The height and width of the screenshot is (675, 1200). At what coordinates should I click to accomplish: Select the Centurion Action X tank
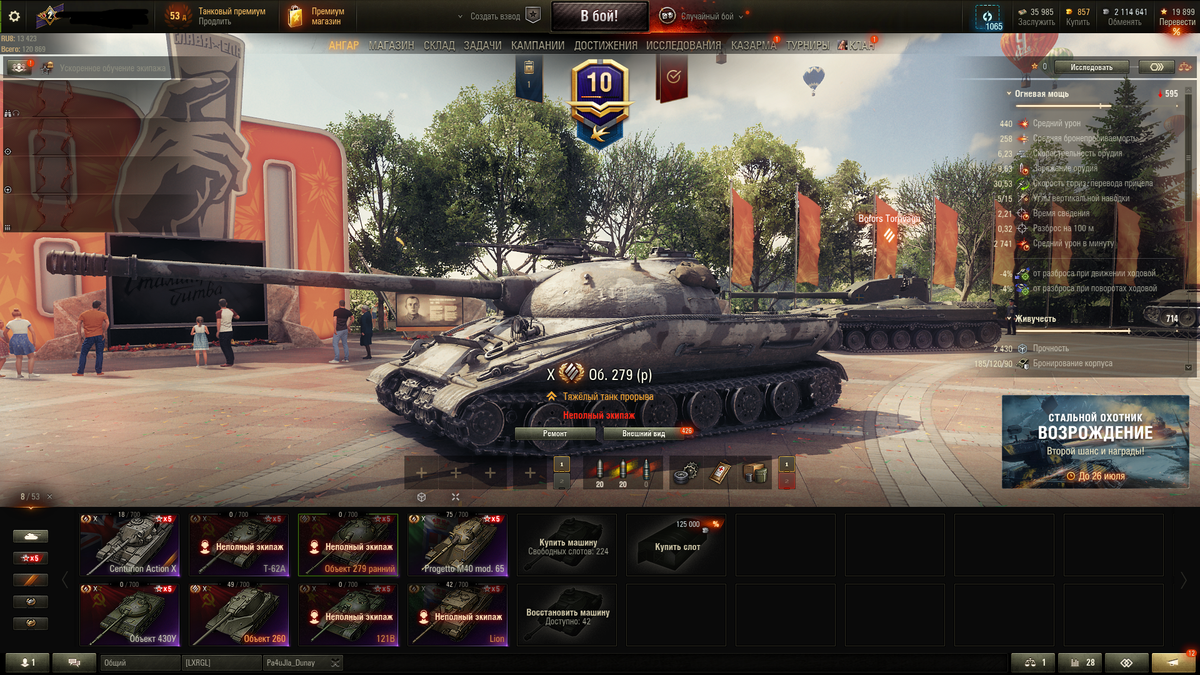click(x=129, y=545)
